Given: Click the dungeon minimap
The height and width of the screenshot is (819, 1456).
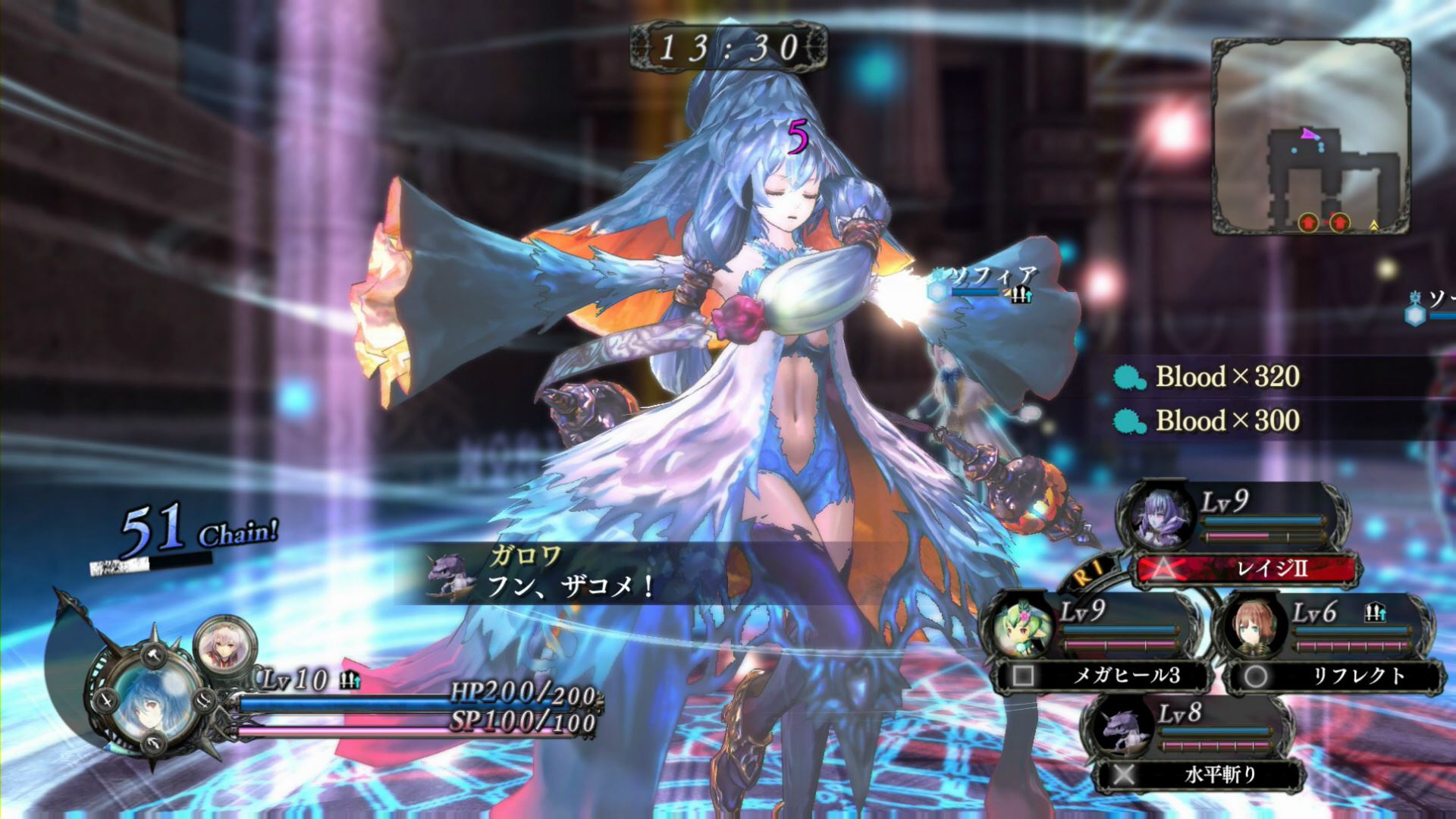Looking at the screenshot, I should 1310,136.
